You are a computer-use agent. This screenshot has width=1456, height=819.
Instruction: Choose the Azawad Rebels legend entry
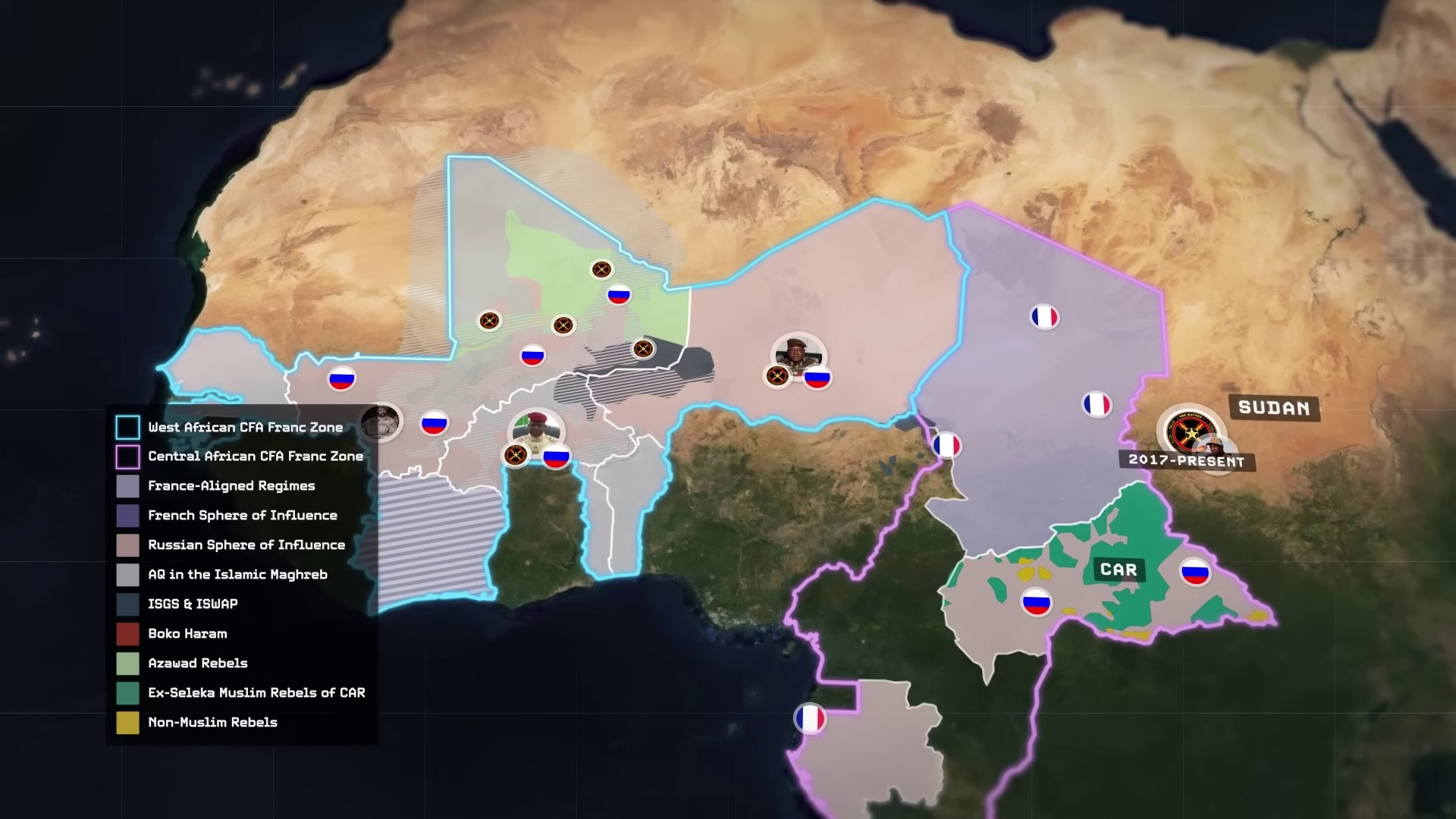(197, 664)
